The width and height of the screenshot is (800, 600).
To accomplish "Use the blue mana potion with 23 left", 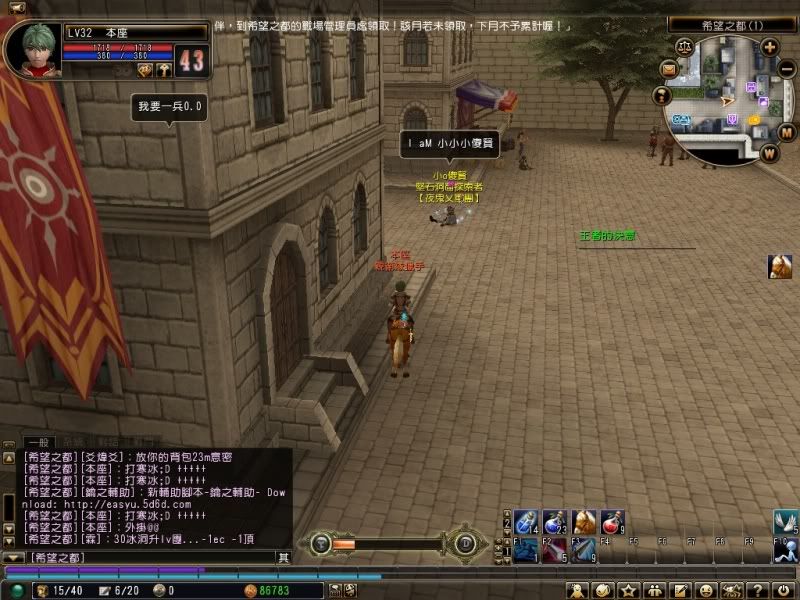I will coord(555,522).
